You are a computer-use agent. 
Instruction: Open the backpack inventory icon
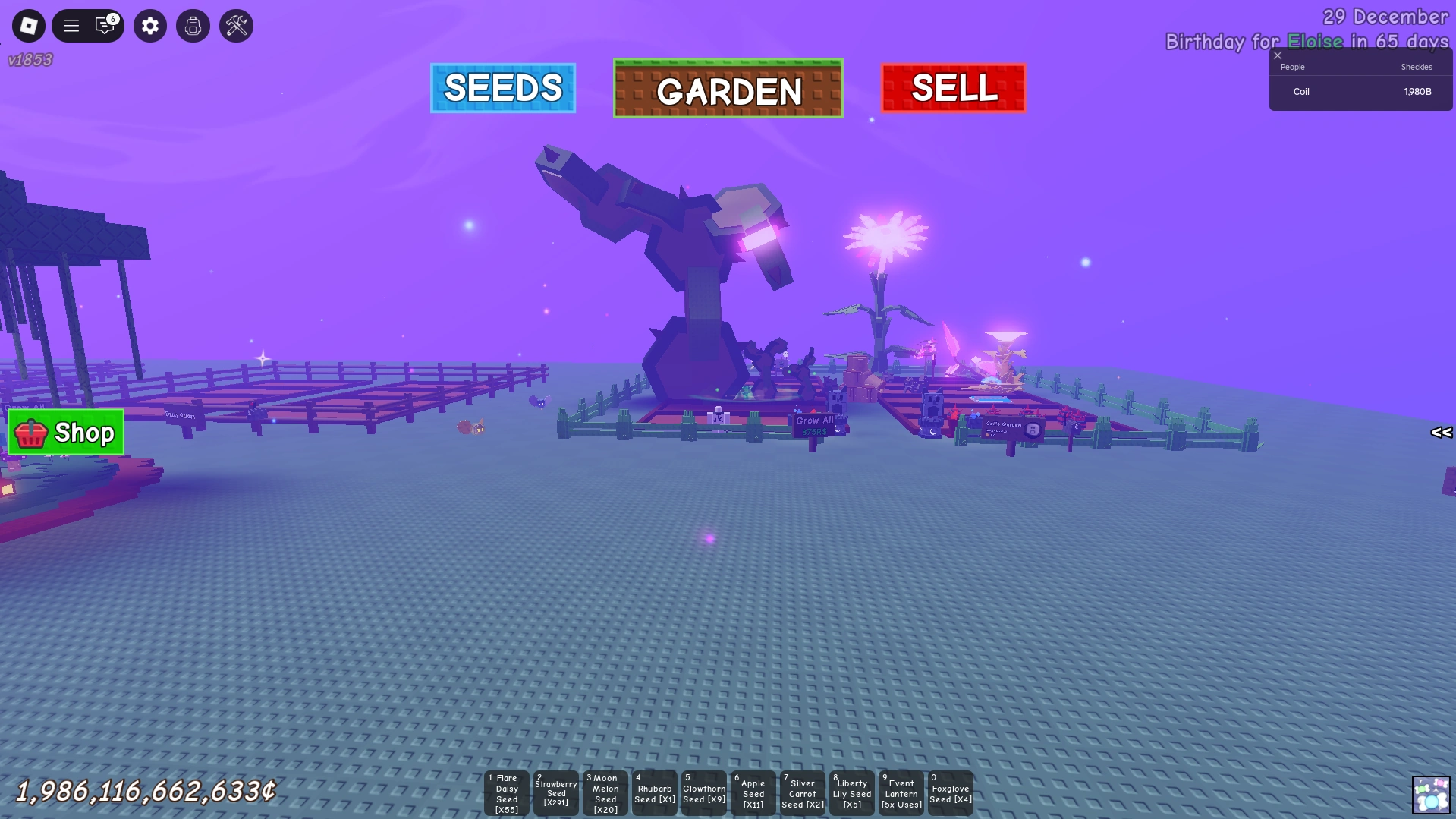click(x=193, y=25)
